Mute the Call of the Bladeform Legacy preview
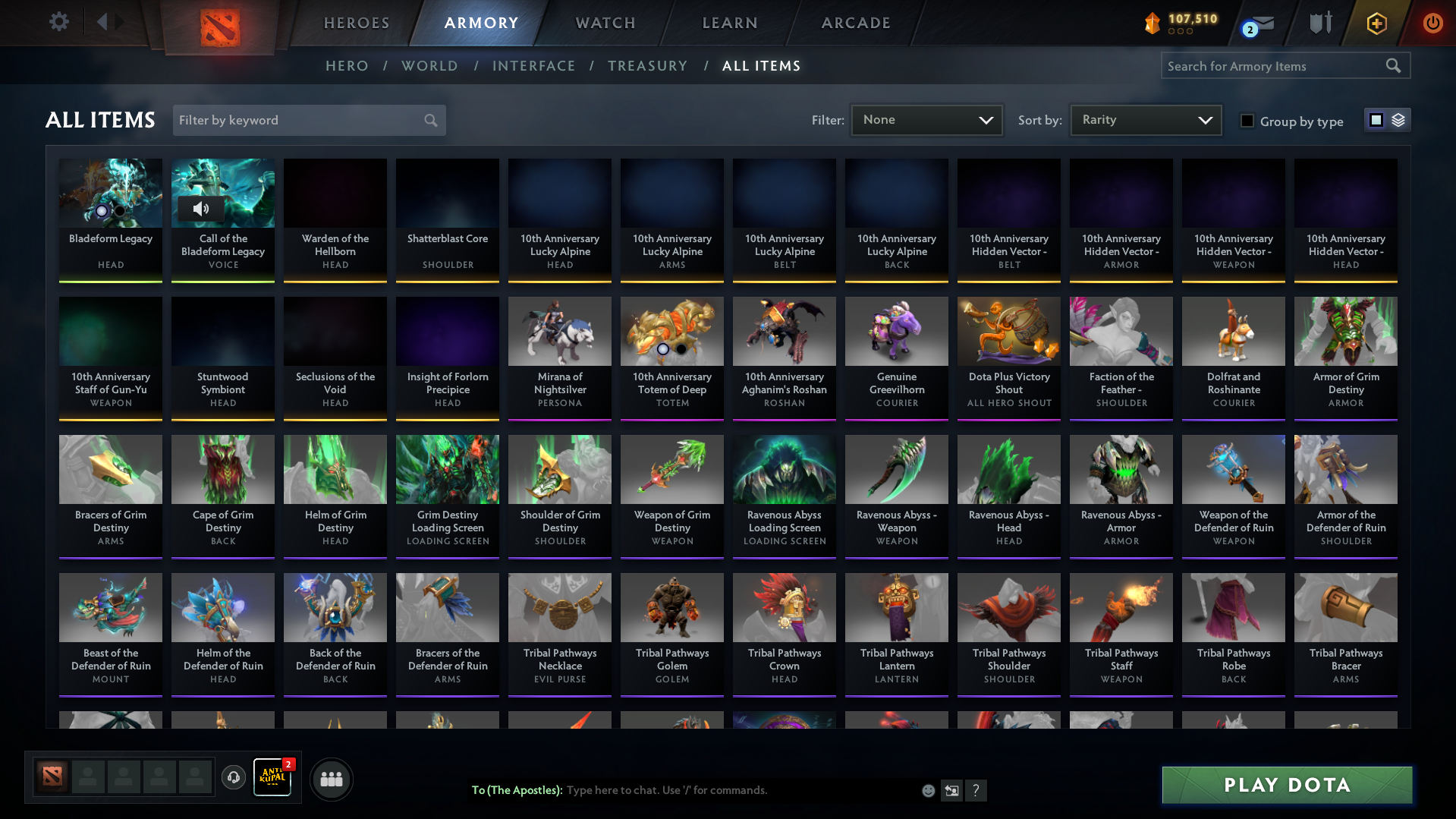Image resolution: width=1456 pixels, height=819 pixels. 203,208
